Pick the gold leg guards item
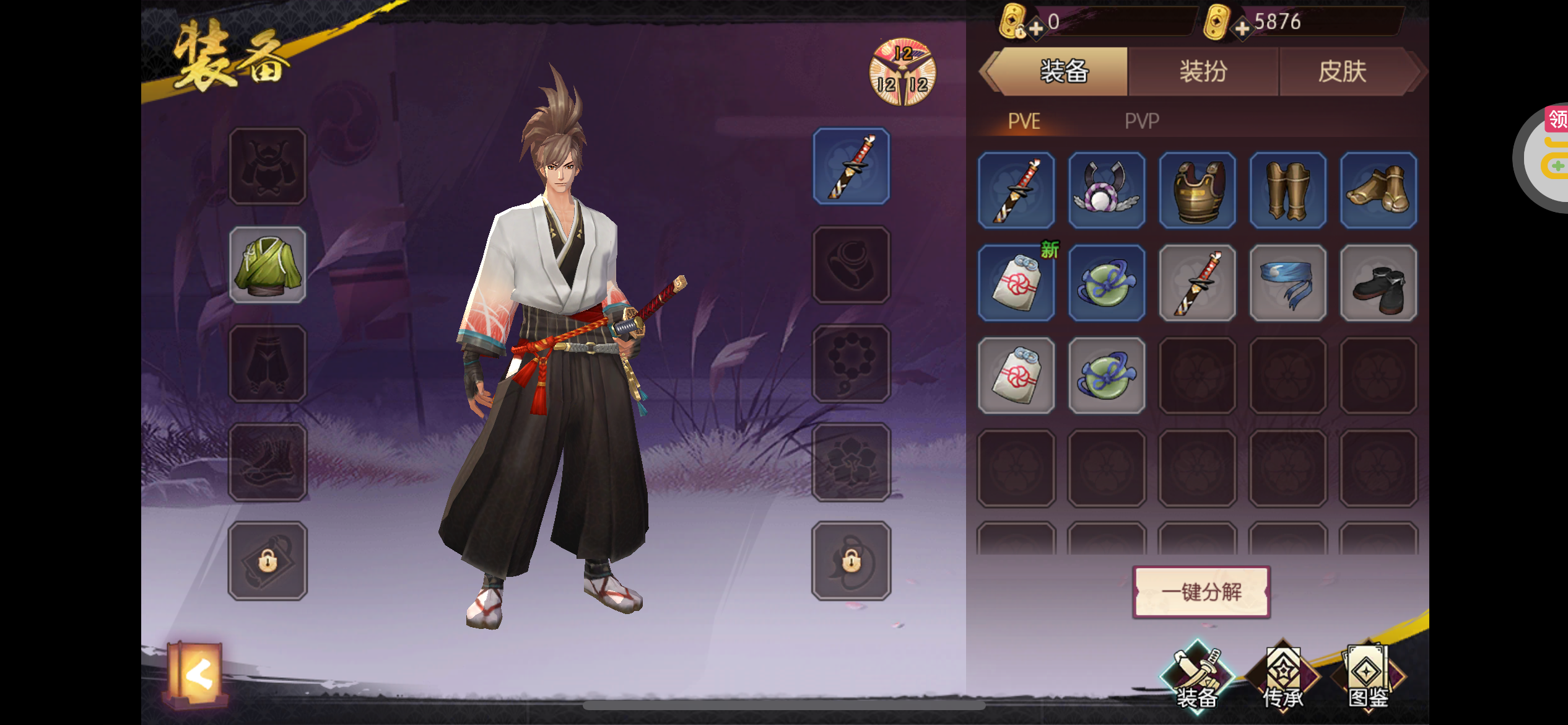The height and width of the screenshot is (725, 1568). point(1288,190)
